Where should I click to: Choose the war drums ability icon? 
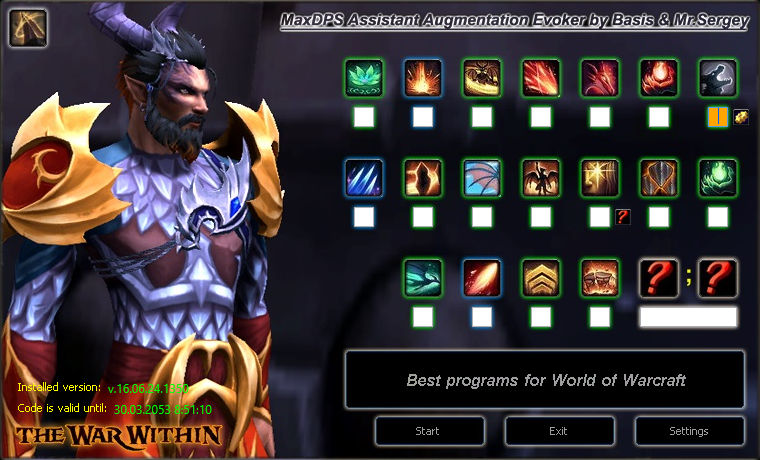point(599,278)
